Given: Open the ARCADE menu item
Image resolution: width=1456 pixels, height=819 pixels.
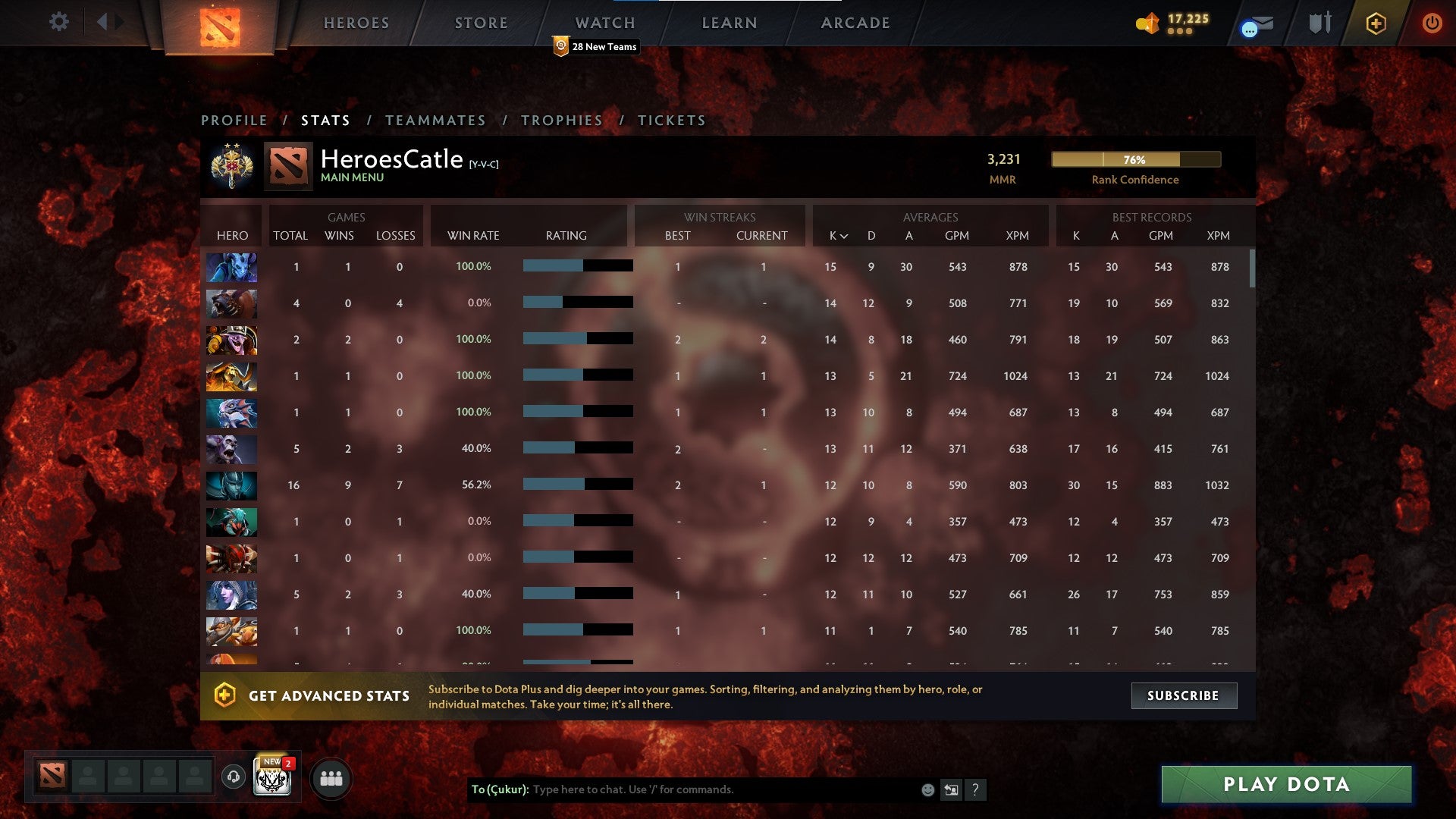Looking at the screenshot, I should [x=855, y=23].
